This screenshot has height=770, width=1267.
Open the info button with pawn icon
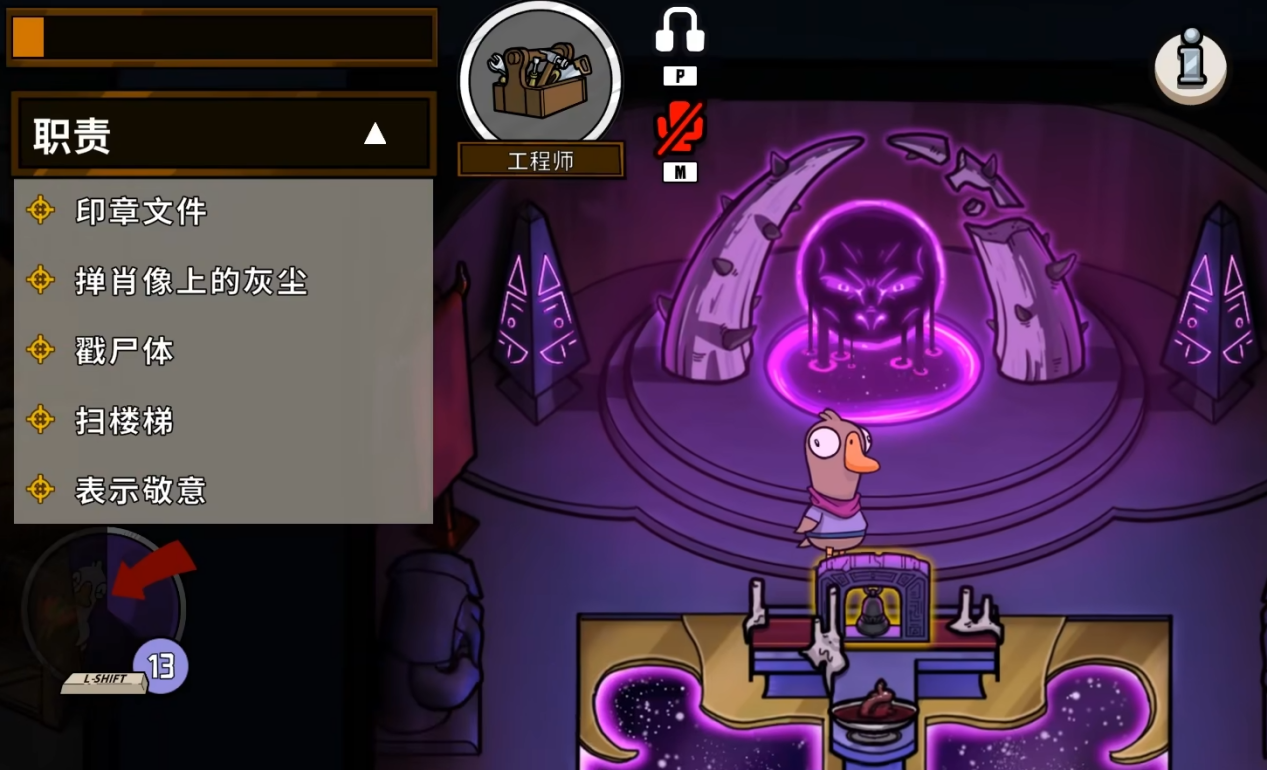coord(1190,65)
